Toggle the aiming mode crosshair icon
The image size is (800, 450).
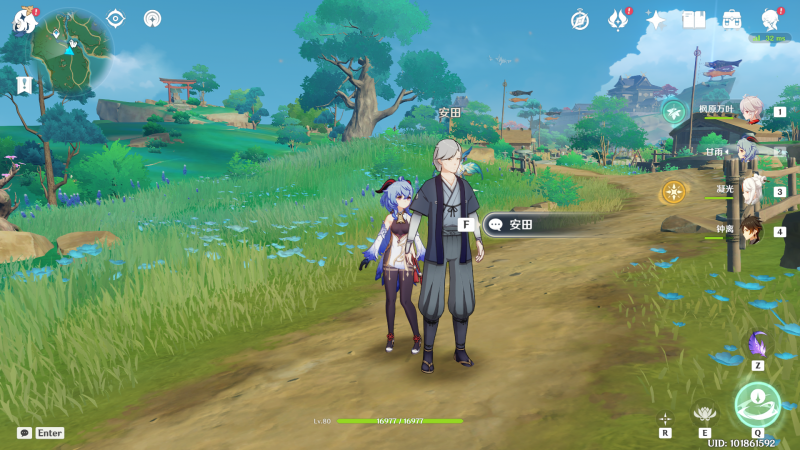[665, 419]
